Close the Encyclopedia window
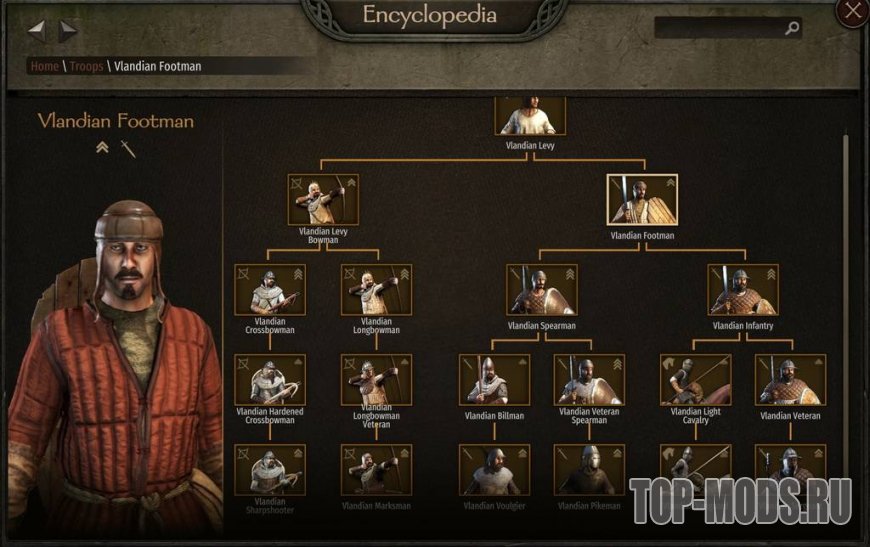Viewport: 870px width, 547px height. pyautogui.click(x=852, y=12)
